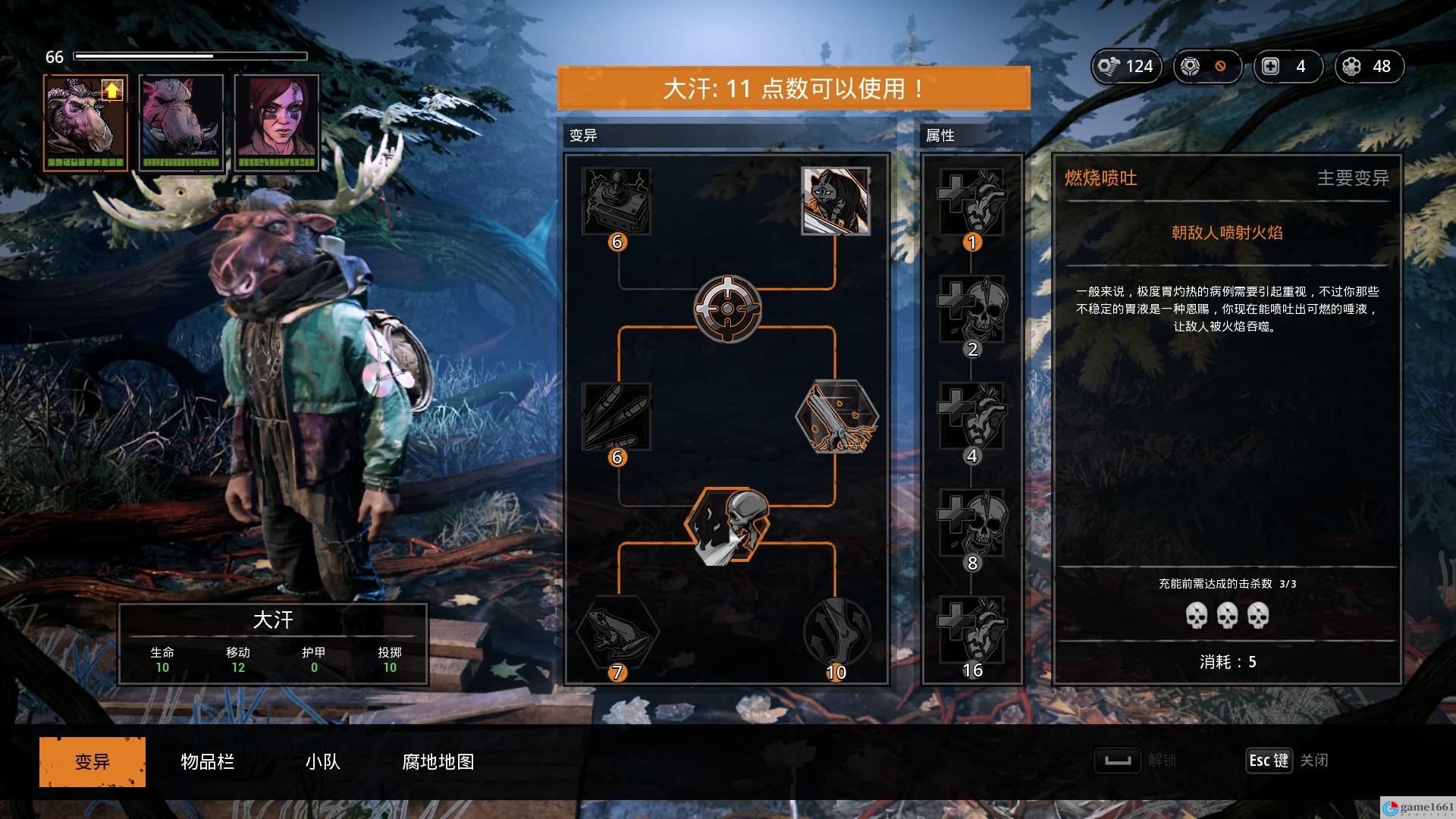1456x819 pixels.
Task: Select the skull attribute upgrade costing 2
Action: point(971,309)
